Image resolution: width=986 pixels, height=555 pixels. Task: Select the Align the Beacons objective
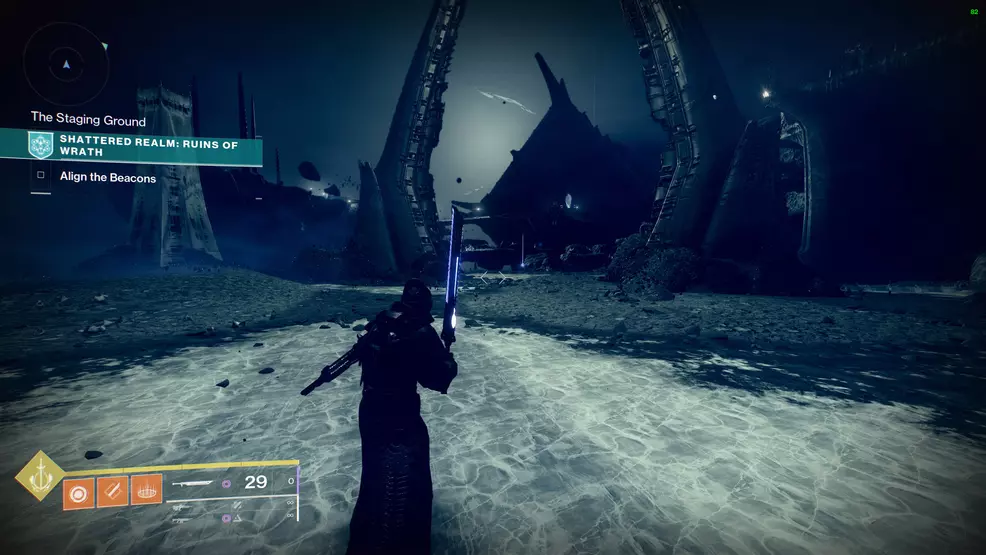tap(106, 177)
